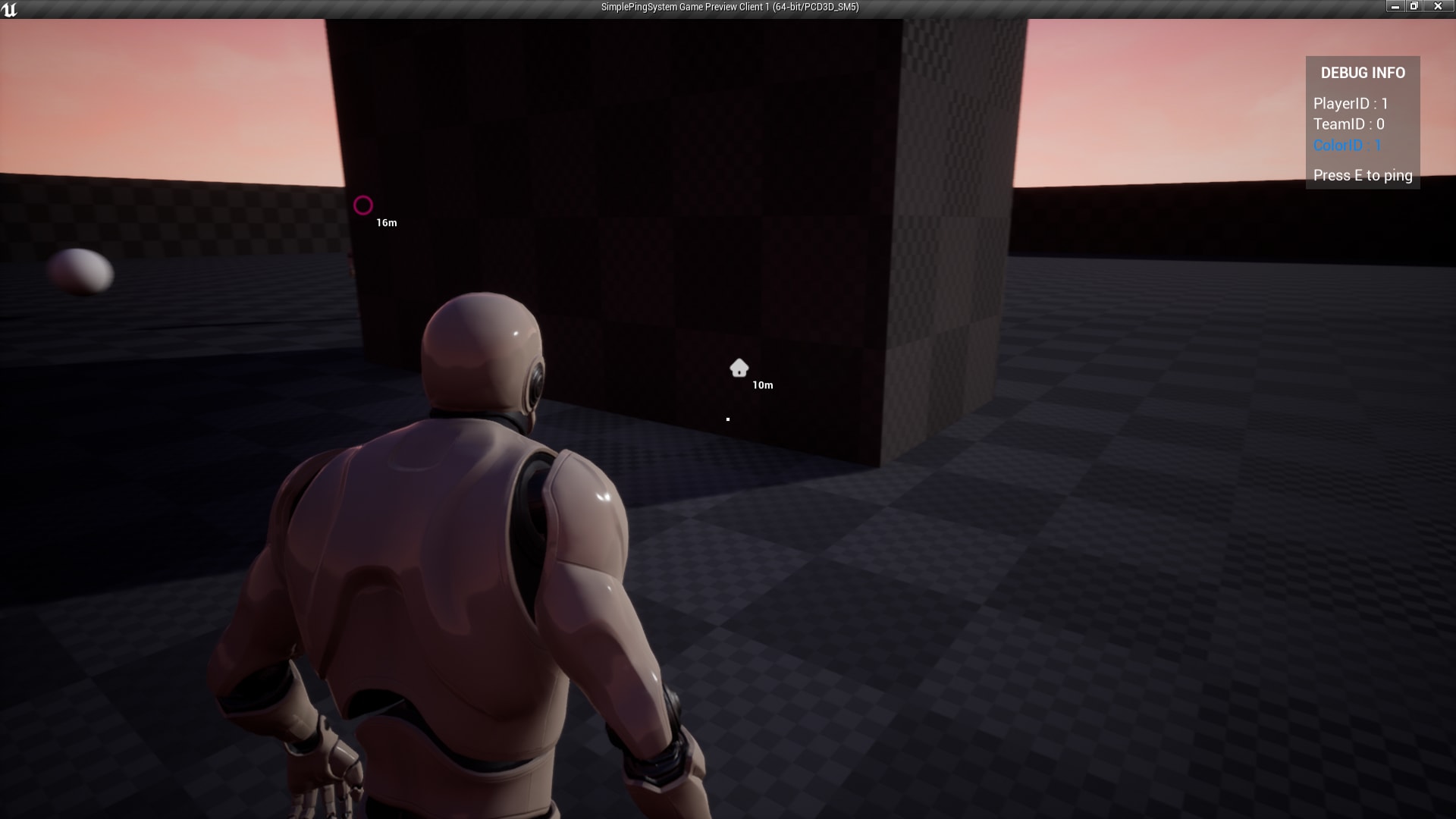Select the white house ping marker

click(x=738, y=369)
